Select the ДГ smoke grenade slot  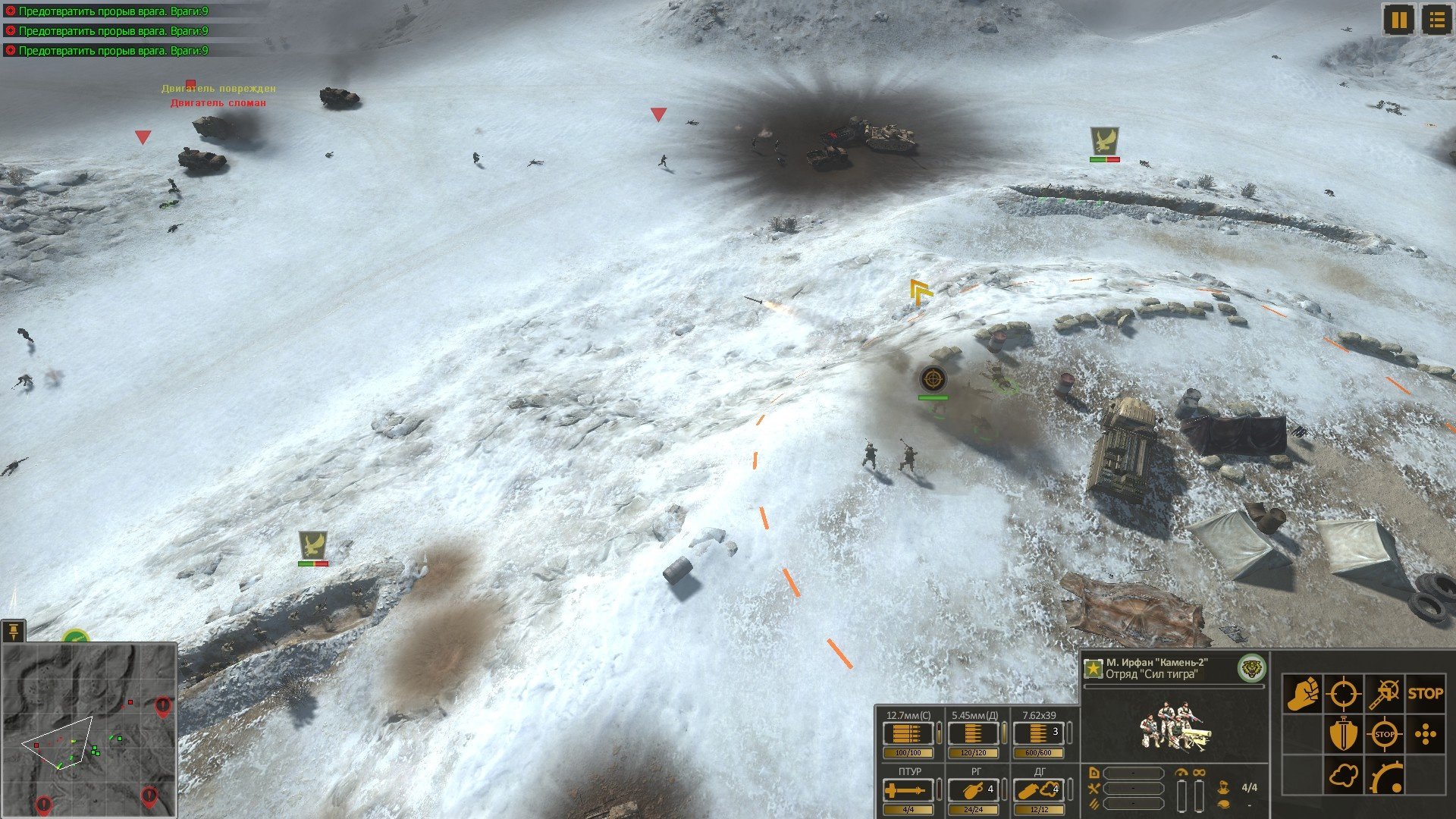(1039, 791)
